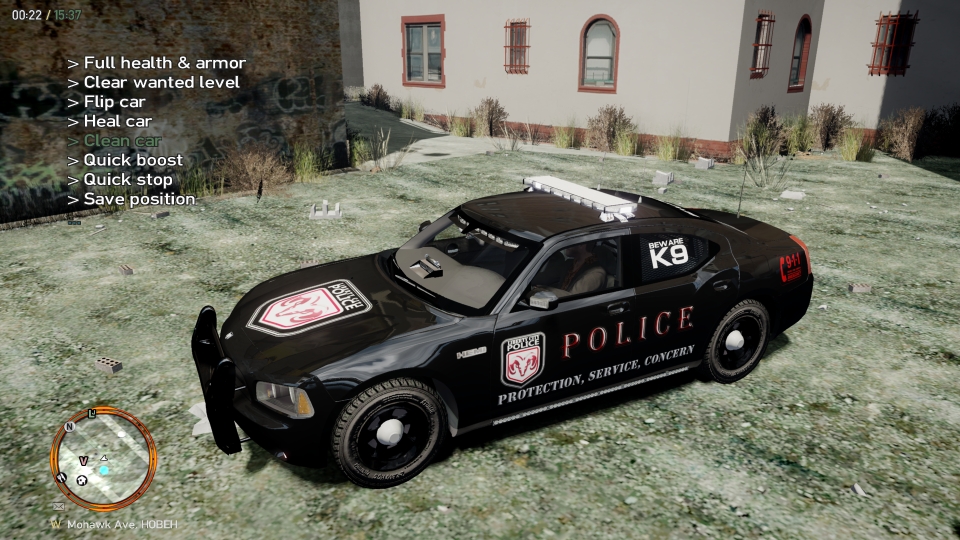Image resolution: width=960 pixels, height=540 pixels.
Task: Select Full health & armor option
Action: pos(156,63)
